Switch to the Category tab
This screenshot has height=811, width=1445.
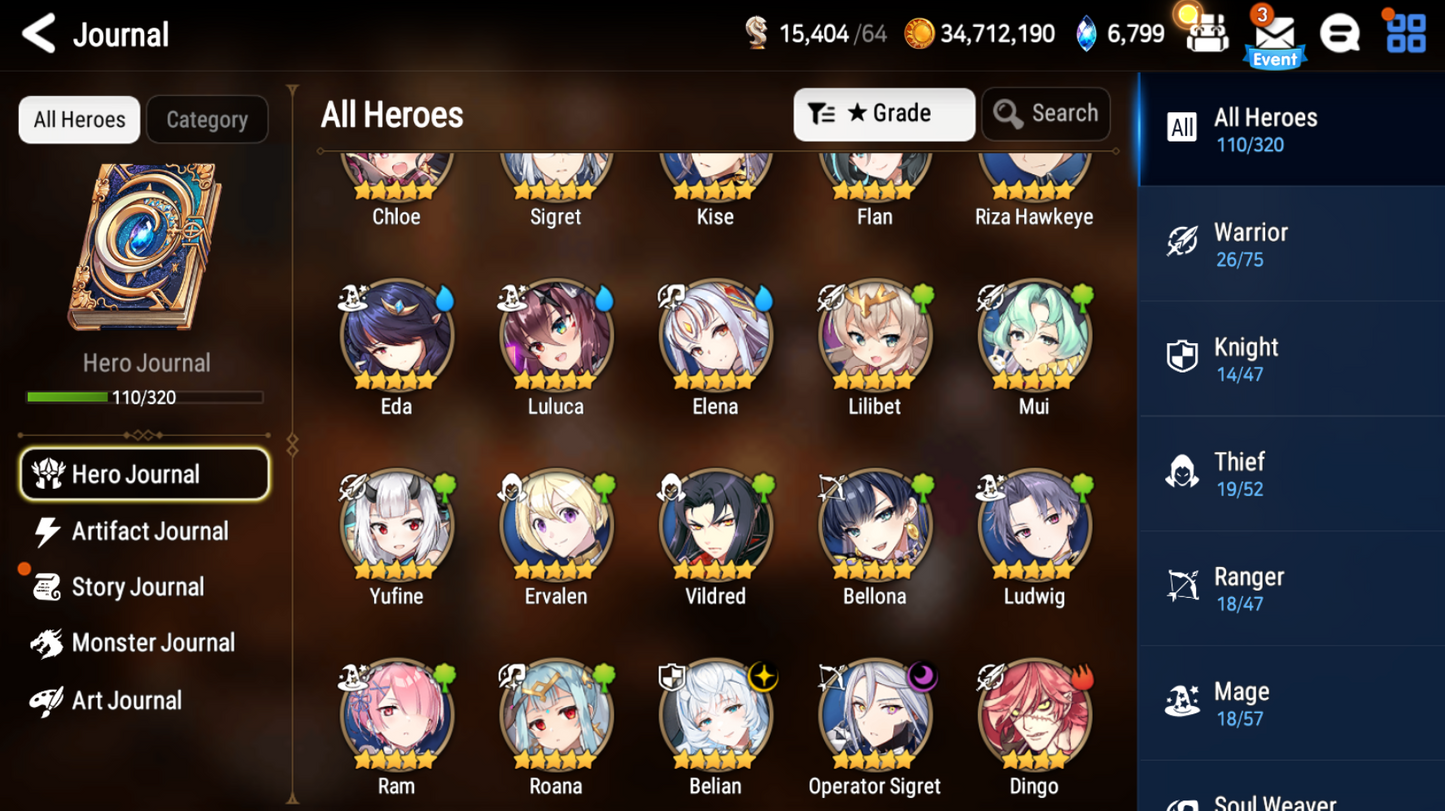tap(207, 120)
